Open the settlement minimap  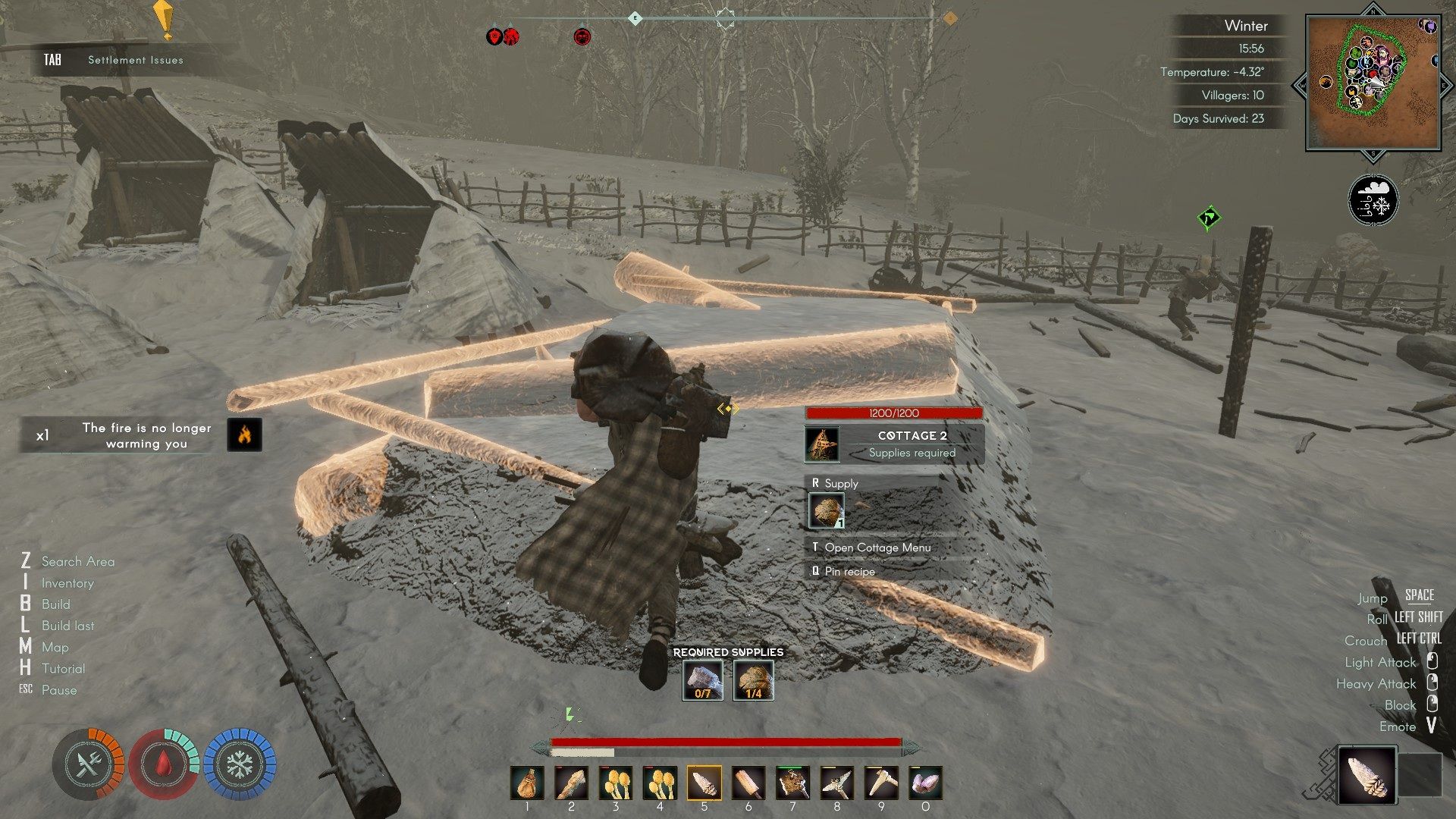[1373, 83]
